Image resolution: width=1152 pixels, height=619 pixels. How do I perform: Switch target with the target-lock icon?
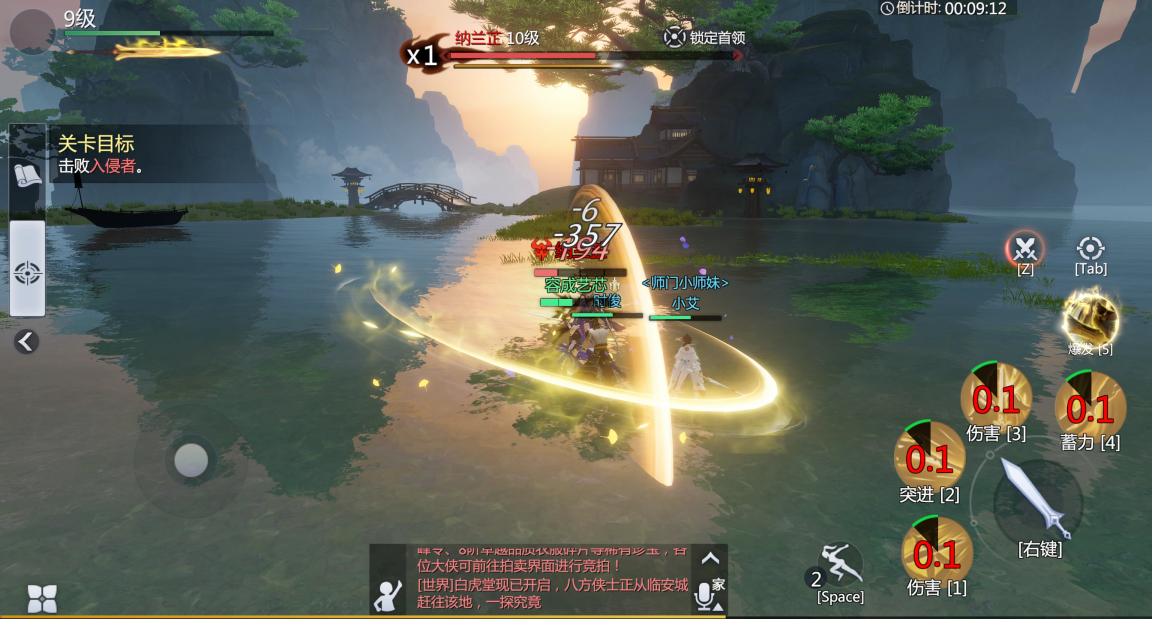[1090, 248]
